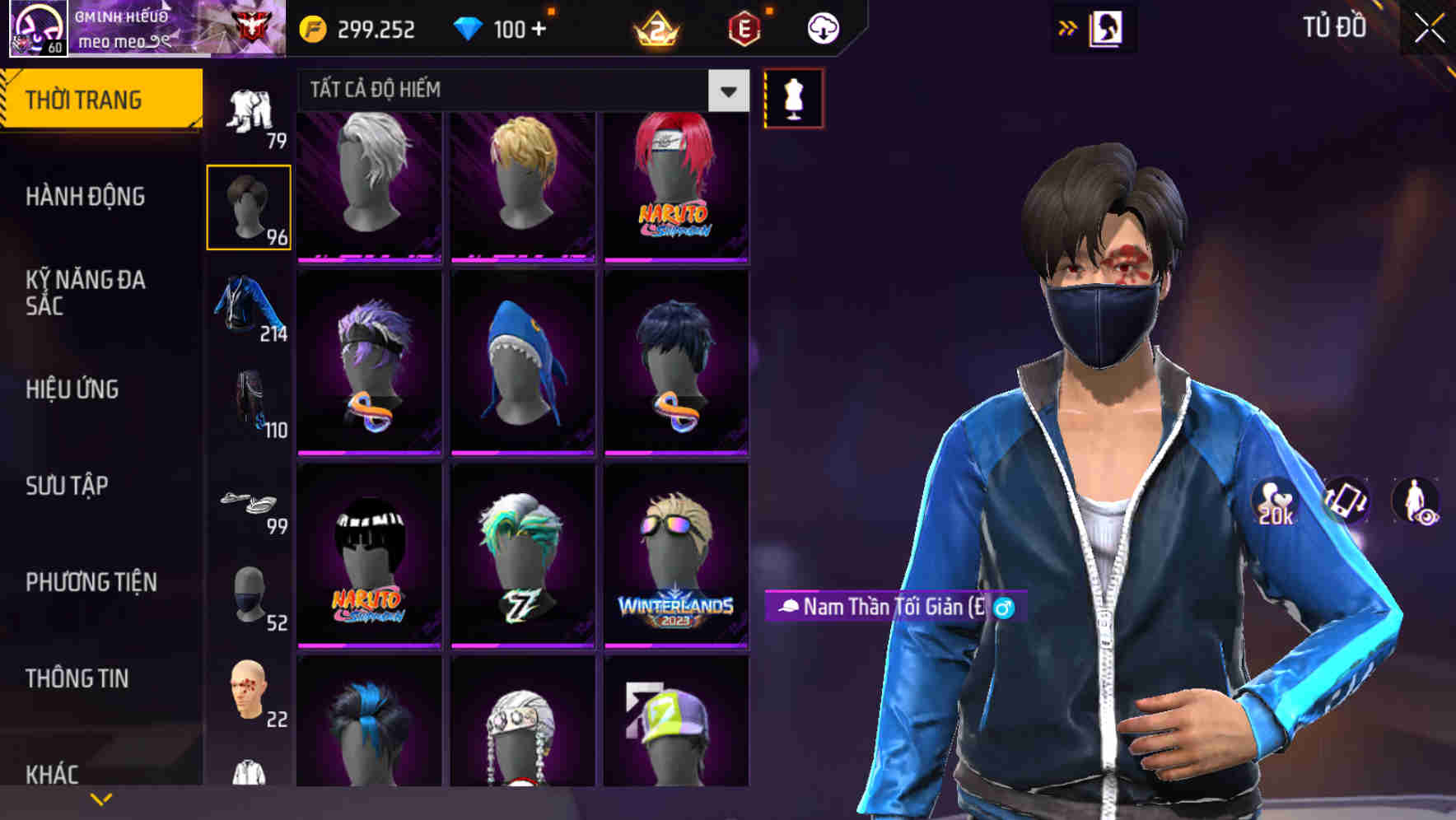
Task: Select the red Naruto Shippuden hair thumbnail
Action: point(675,185)
